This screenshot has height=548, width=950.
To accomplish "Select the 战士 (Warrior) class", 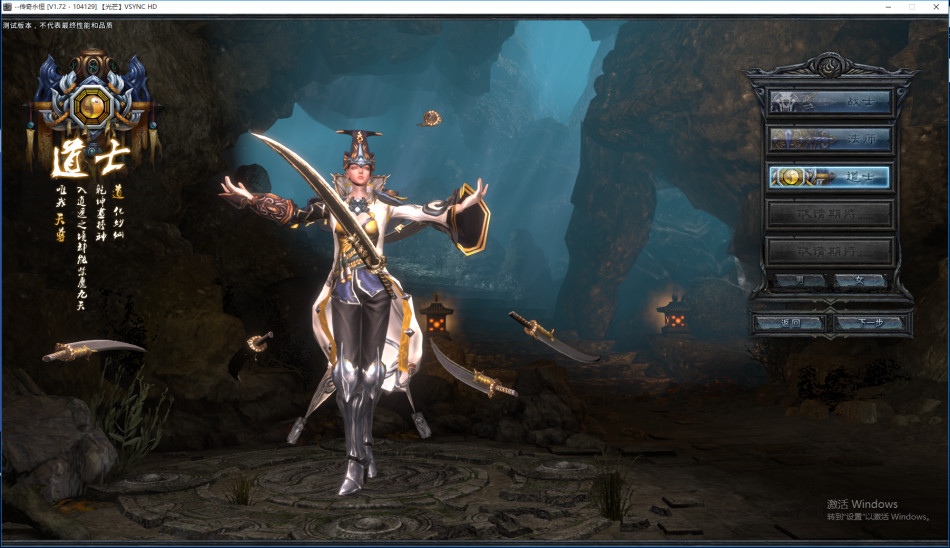I will point(829,102).
